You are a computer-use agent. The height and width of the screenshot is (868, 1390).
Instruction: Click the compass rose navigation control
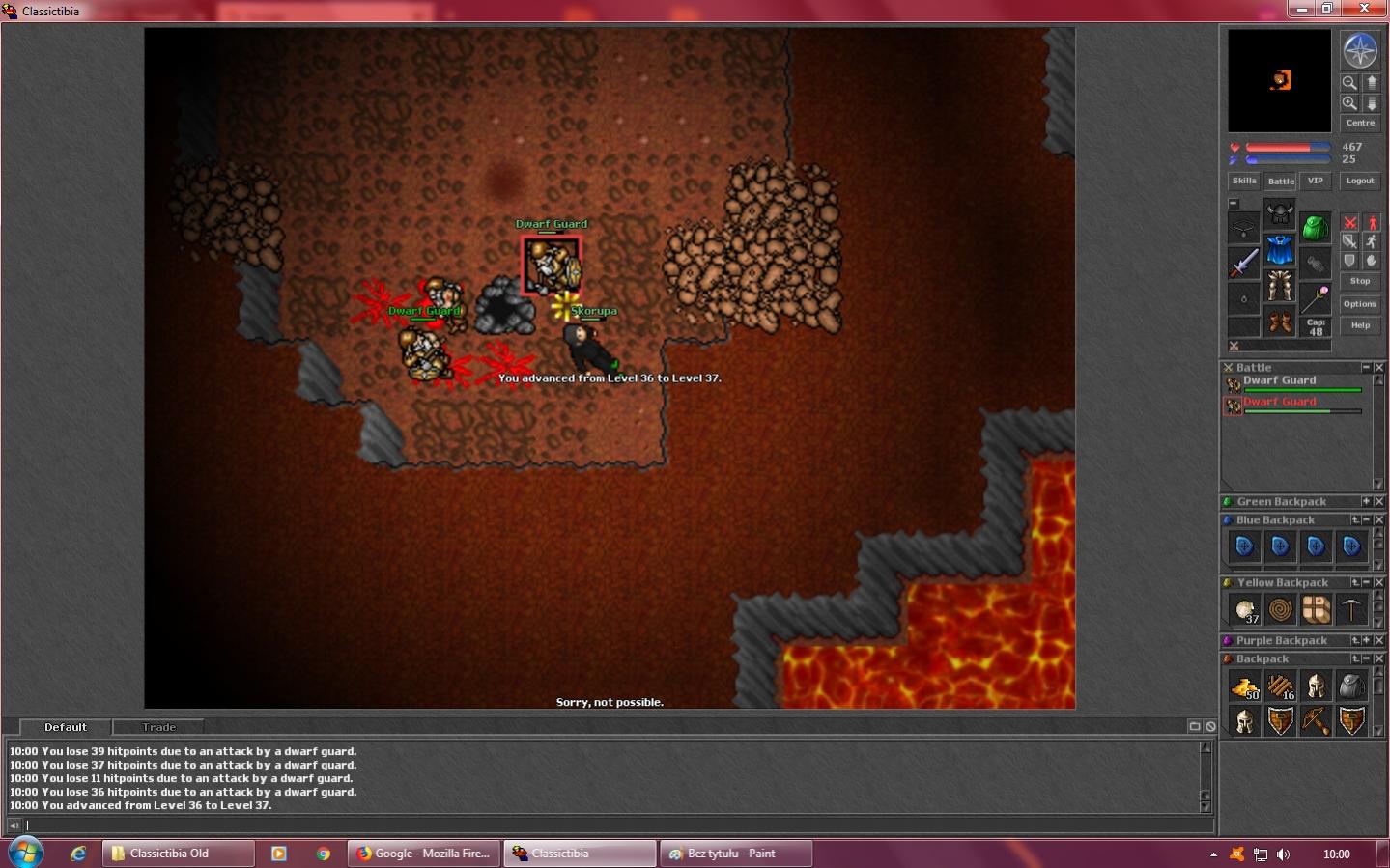[x=1360, y=50]
